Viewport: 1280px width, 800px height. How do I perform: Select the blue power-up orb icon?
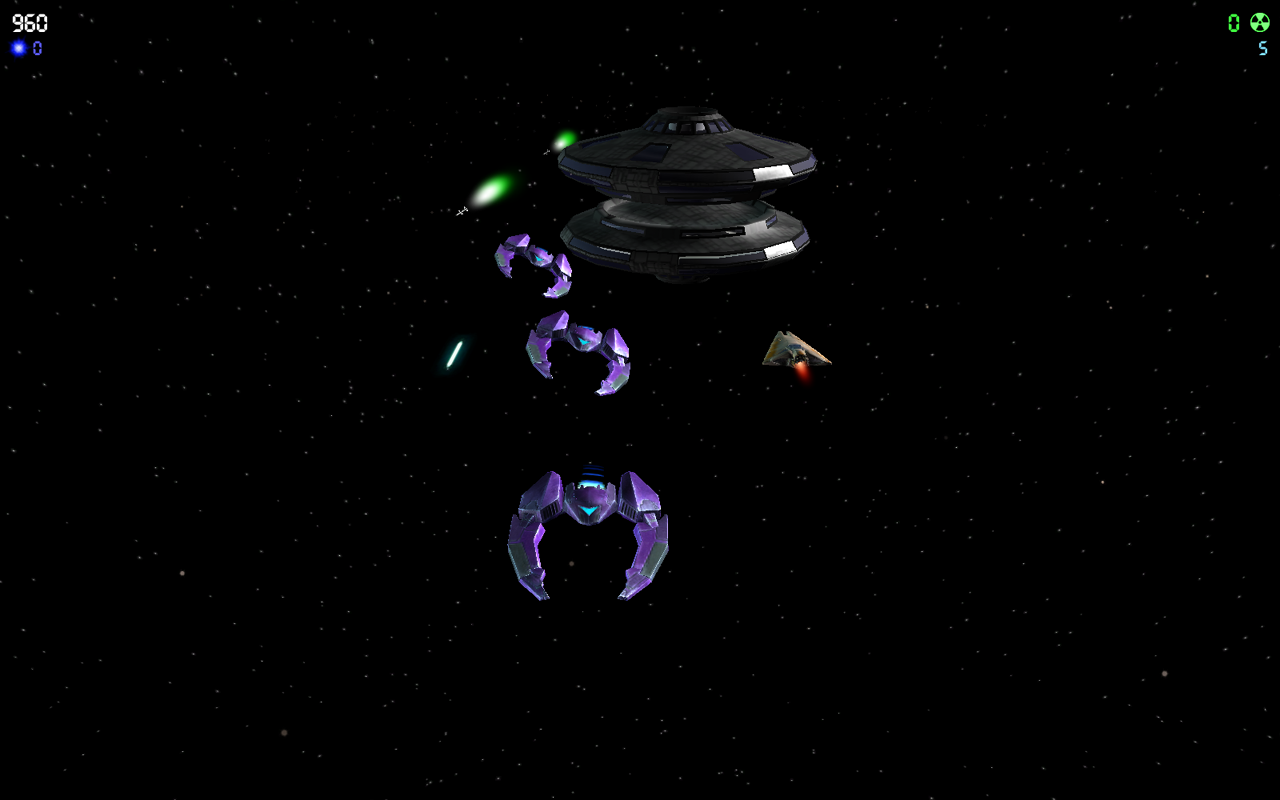point(17,47)
